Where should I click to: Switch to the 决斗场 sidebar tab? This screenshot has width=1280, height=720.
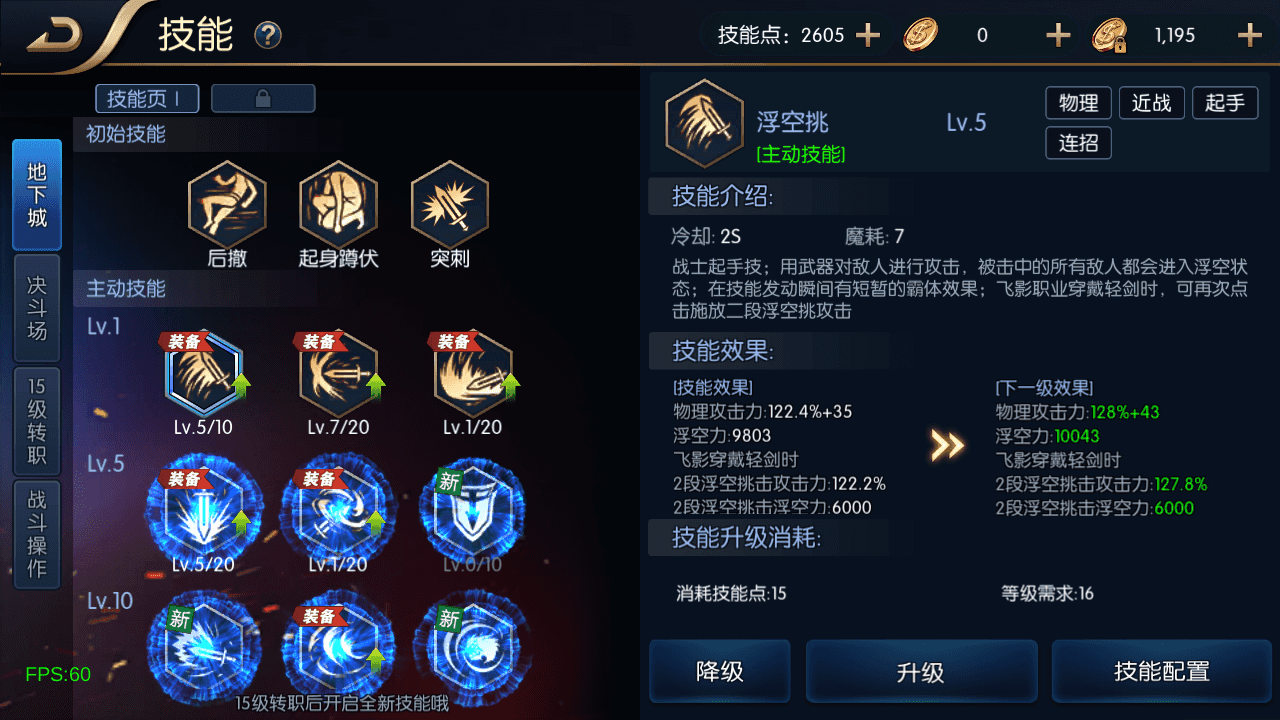tap(36, 306)
